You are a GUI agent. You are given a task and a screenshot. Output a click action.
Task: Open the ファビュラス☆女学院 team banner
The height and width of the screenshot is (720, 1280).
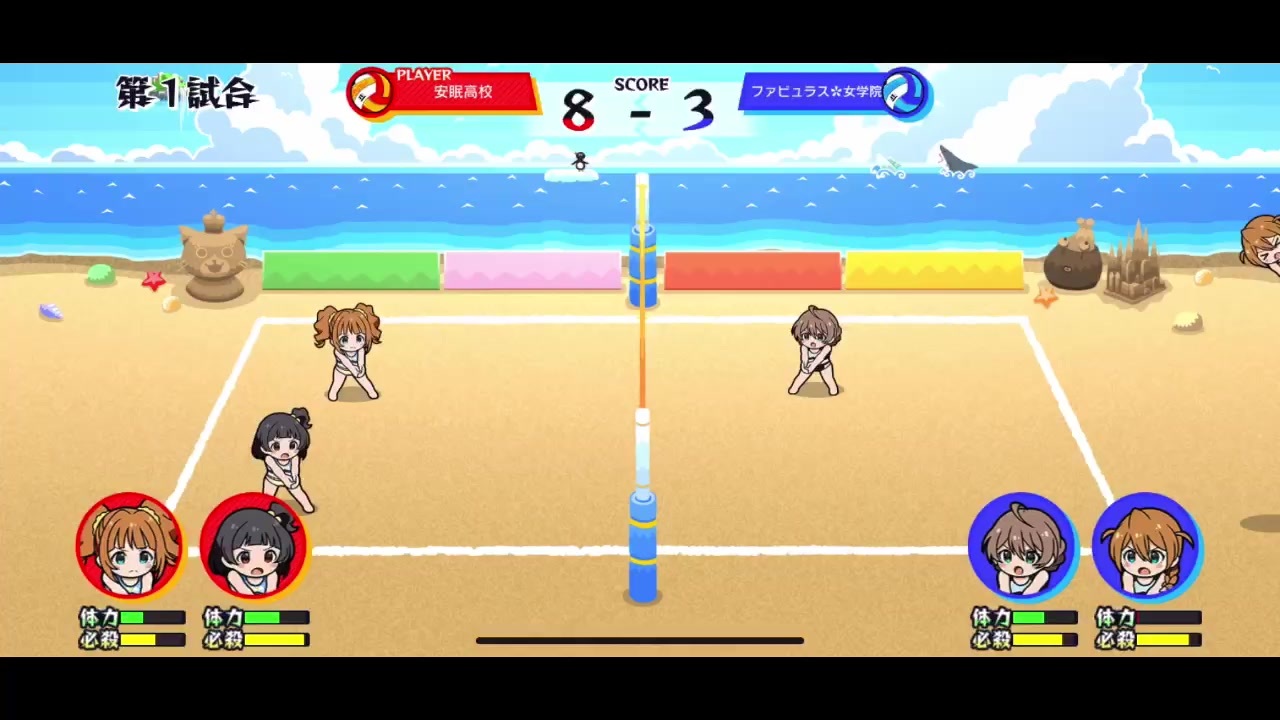pyautogui.click(x=815, y=92)
